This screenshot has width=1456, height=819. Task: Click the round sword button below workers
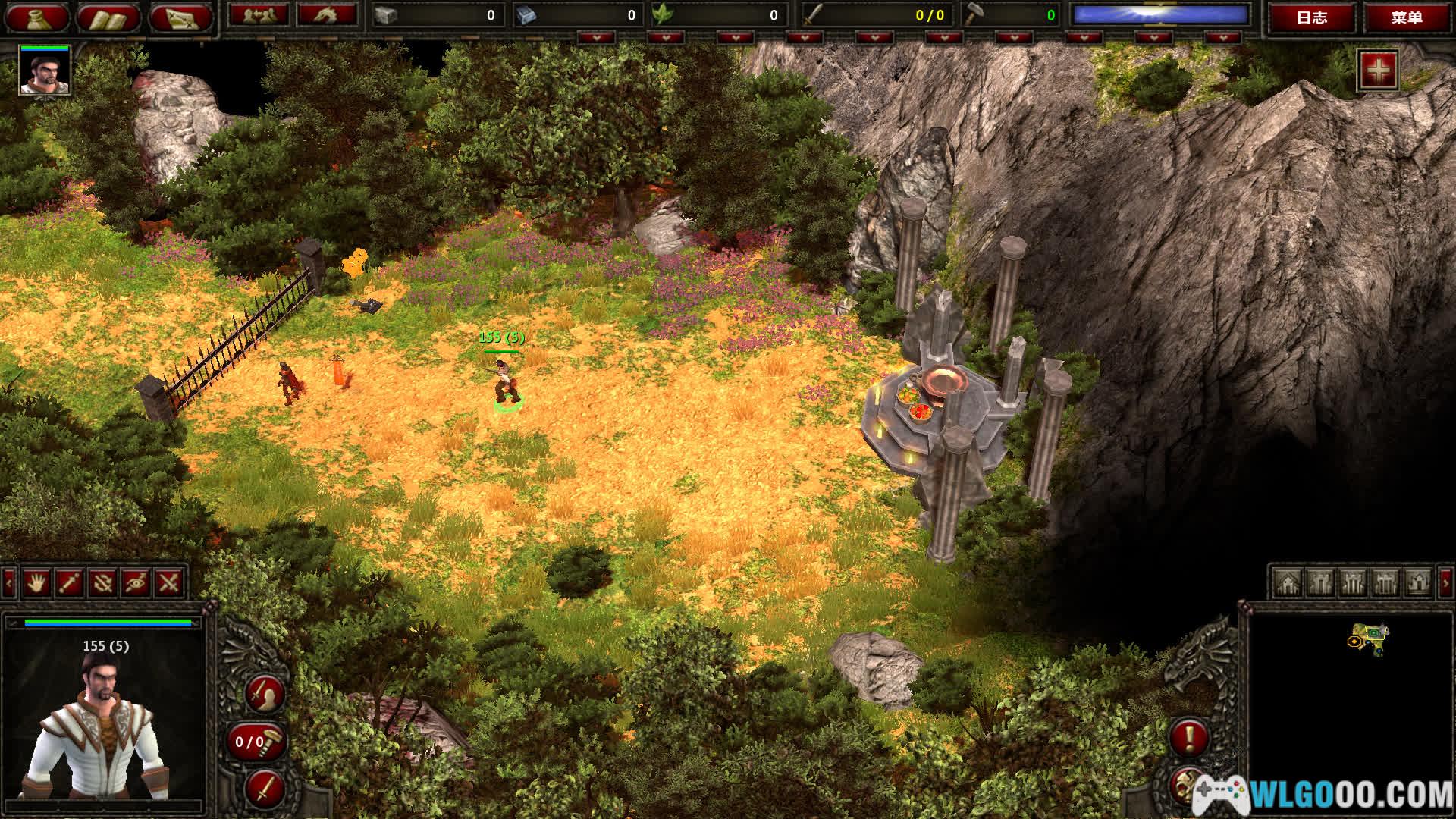(265, 788)
